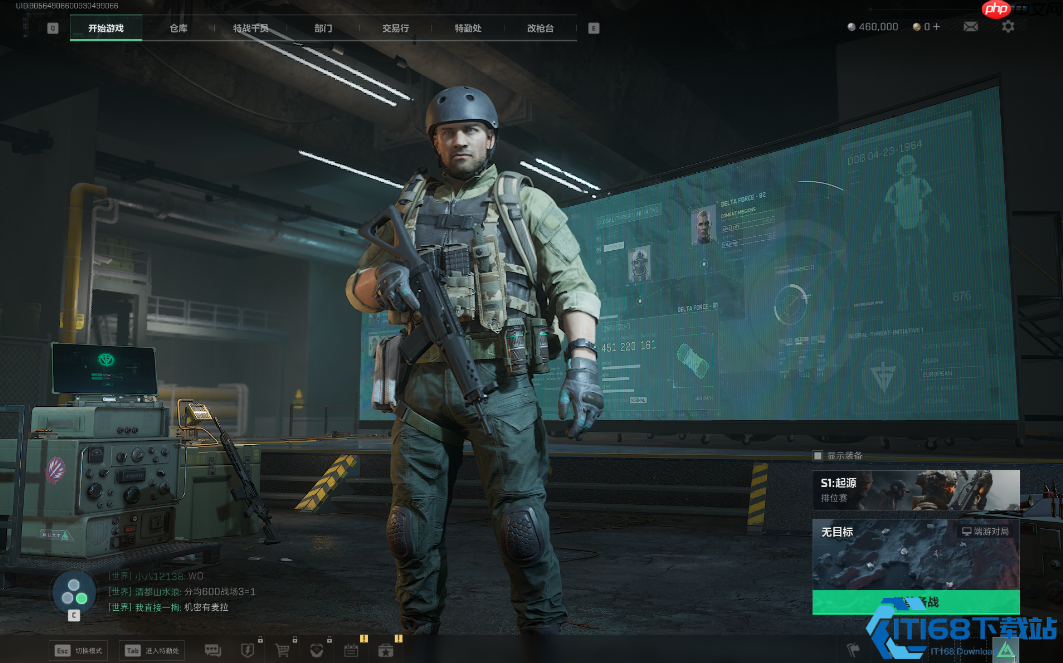Open settings via the gear icon
1063x663 pixels.
click(1007, 27)
